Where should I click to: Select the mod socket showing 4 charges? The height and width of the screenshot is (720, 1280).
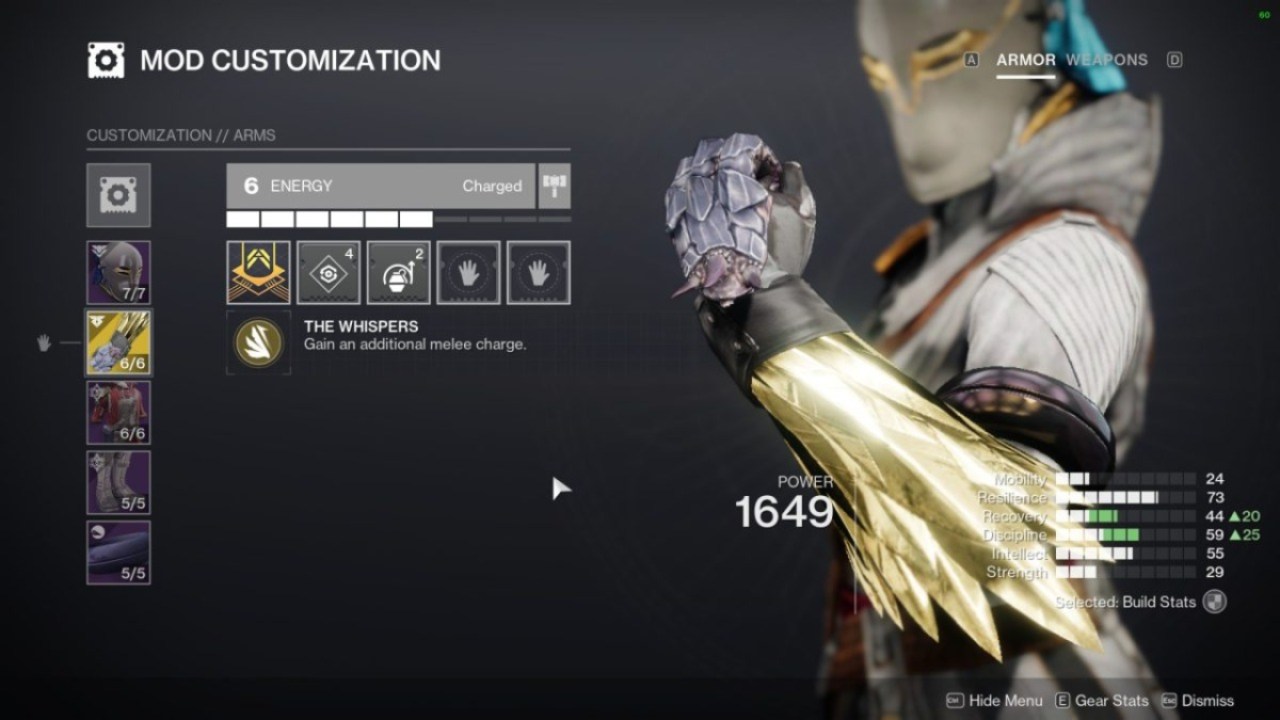tap(328, 272)
